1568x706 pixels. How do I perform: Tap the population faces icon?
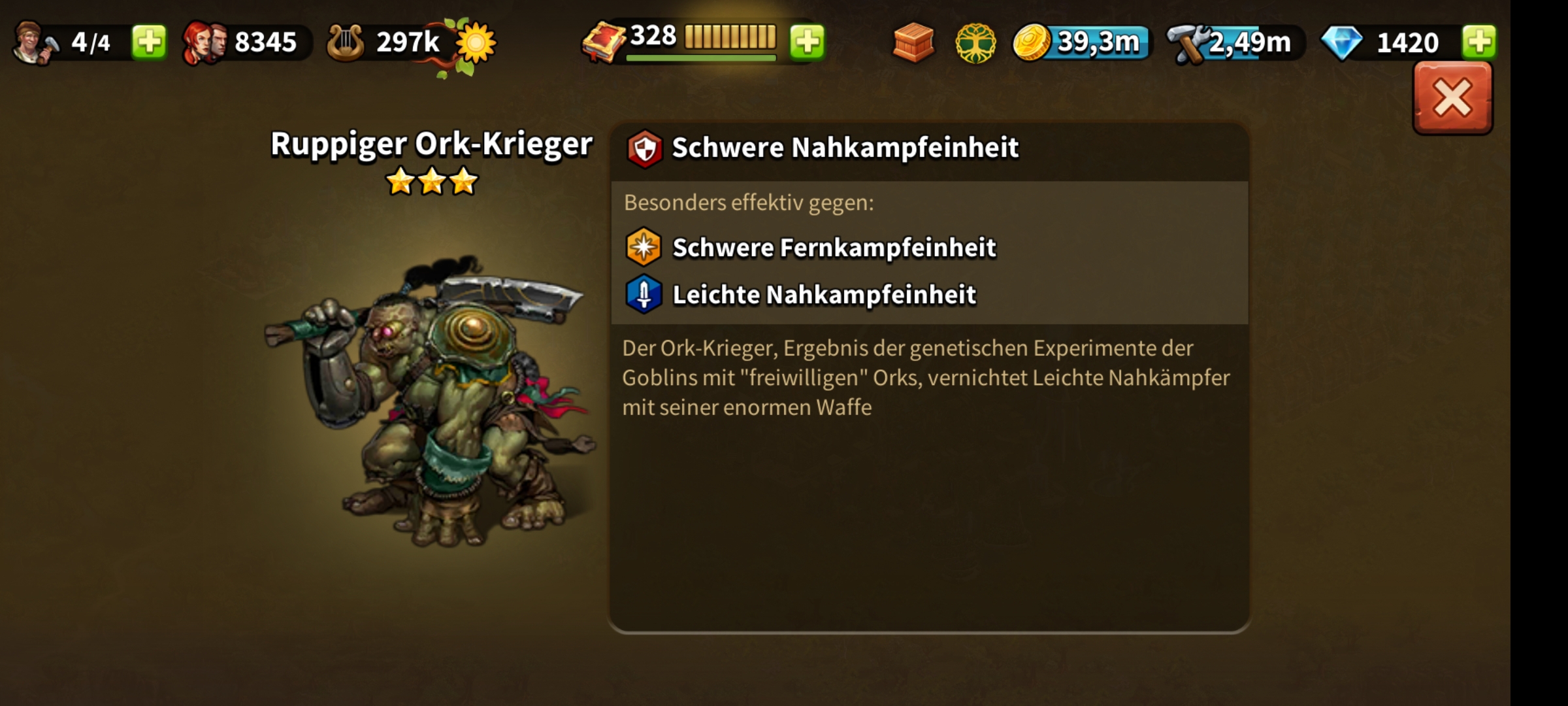204,43
